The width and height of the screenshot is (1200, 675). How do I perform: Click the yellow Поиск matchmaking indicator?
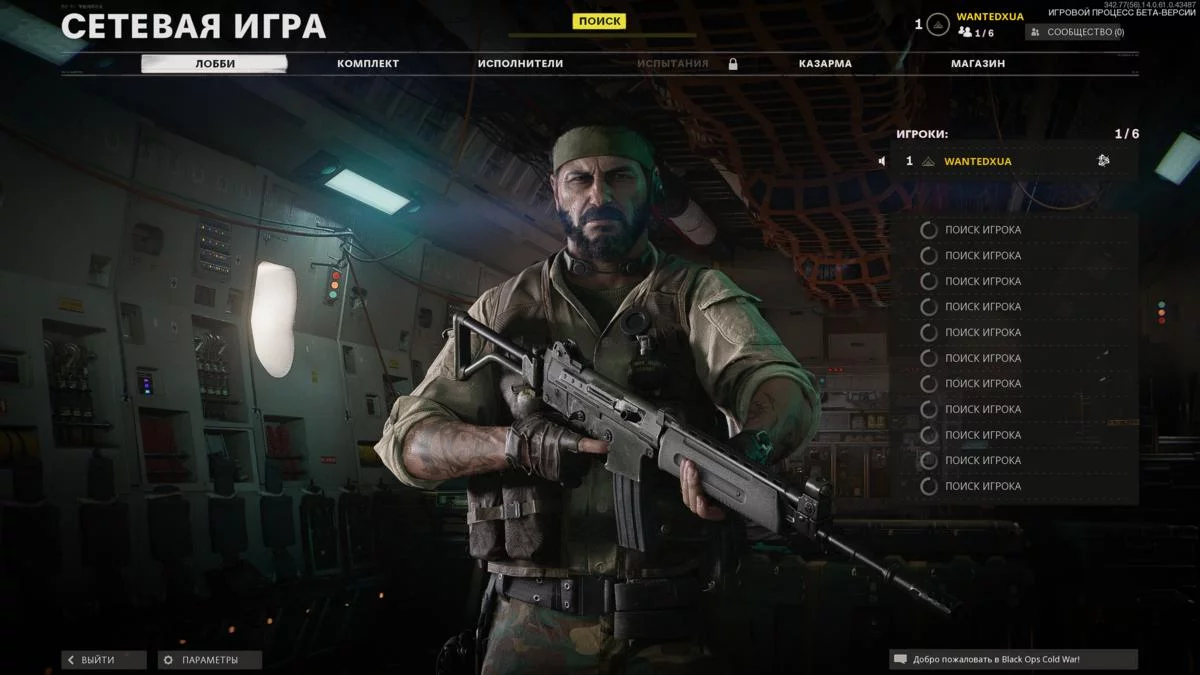[x=599, y=20]
